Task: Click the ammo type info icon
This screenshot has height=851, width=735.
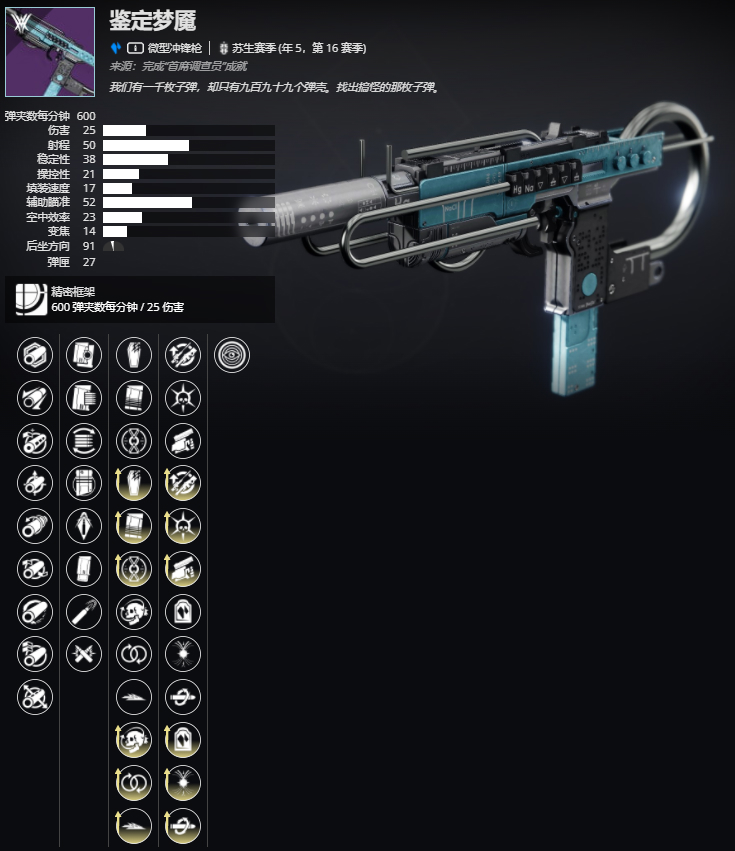Action: [x=134, y=47]
